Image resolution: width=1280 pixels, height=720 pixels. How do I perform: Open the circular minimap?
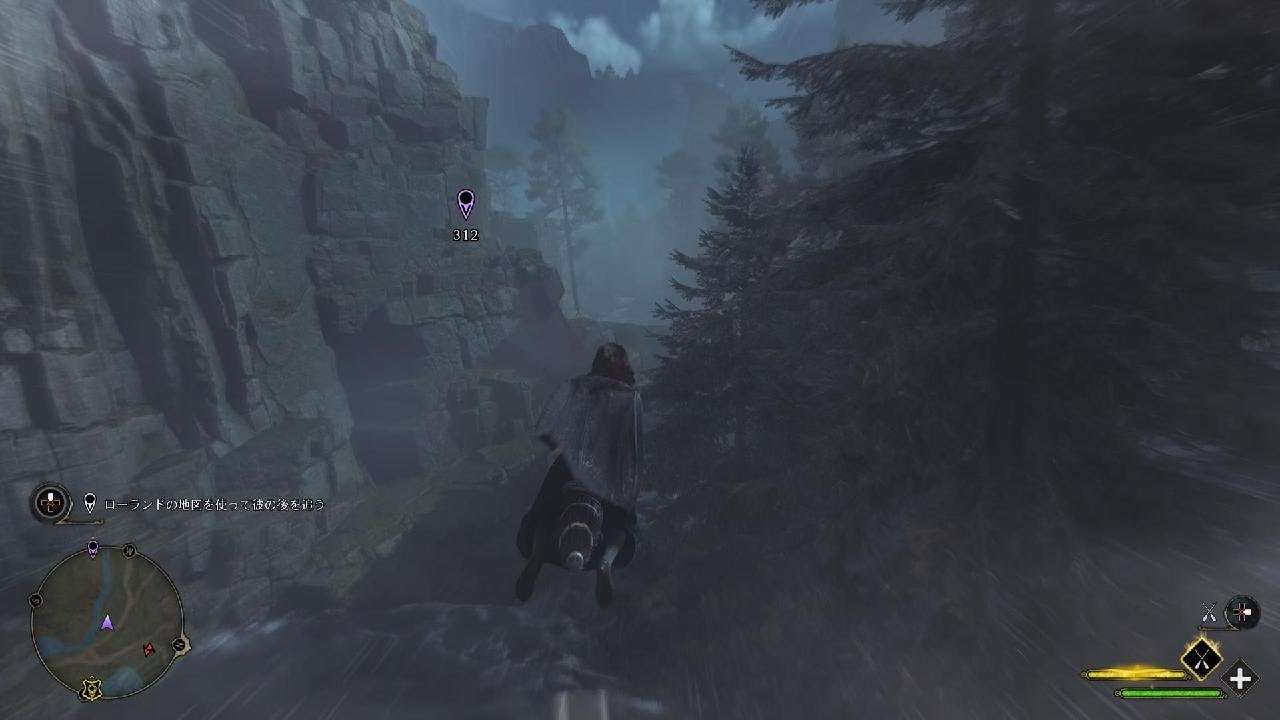point(107,622)
